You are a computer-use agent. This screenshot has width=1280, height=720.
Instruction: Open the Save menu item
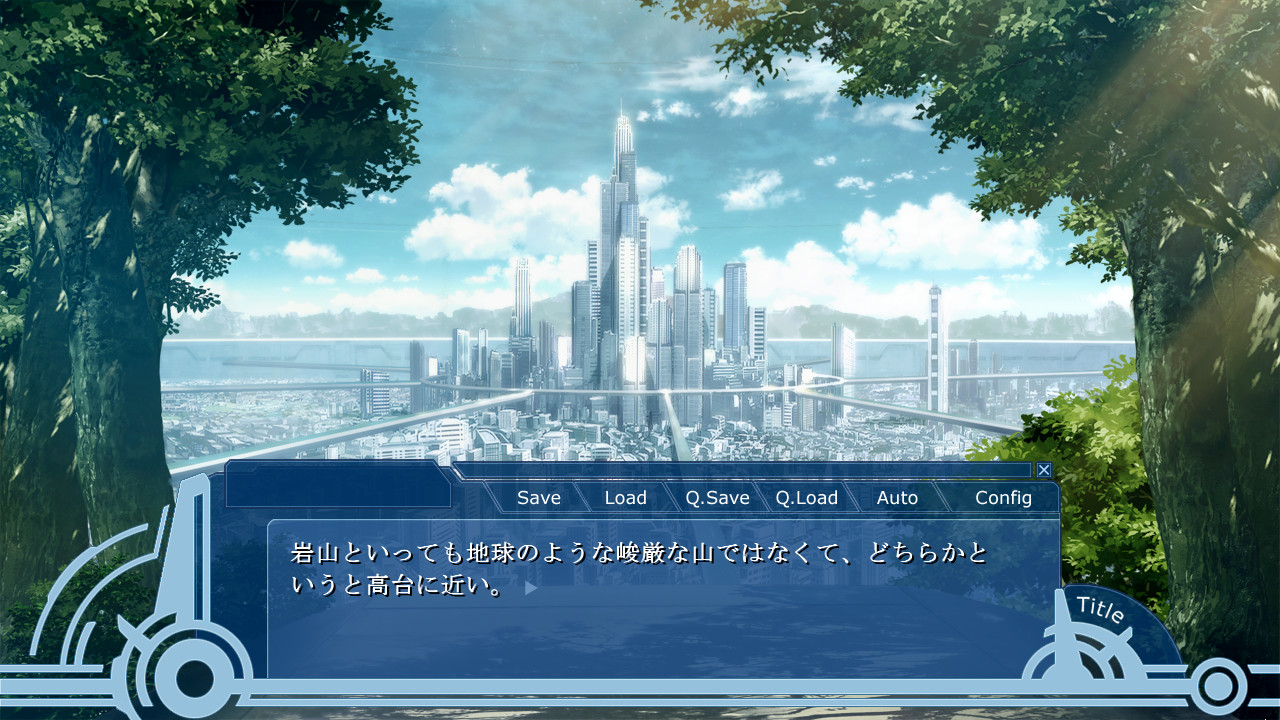(538, 497)
